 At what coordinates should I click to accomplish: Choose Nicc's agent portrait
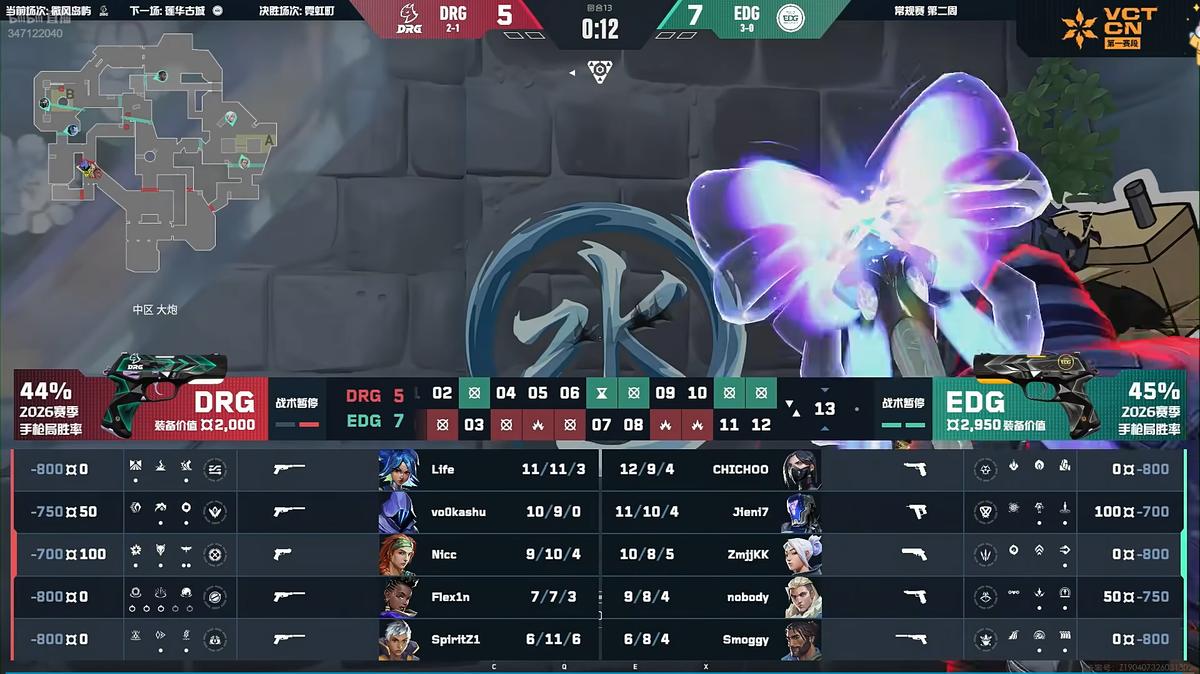[398, 554]
